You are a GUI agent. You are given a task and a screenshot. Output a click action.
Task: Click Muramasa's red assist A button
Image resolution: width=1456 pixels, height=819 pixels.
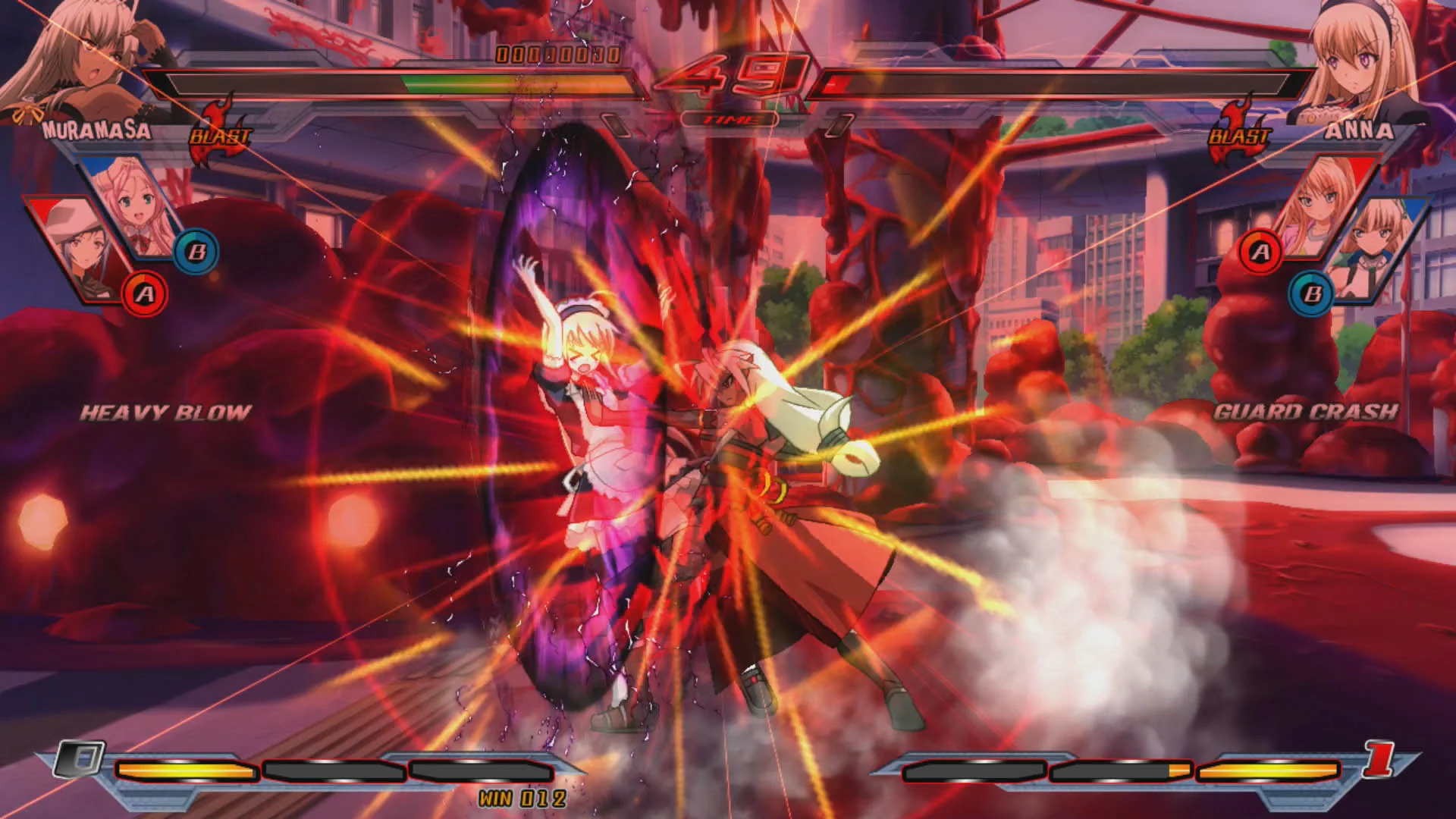tap(146, 293)
